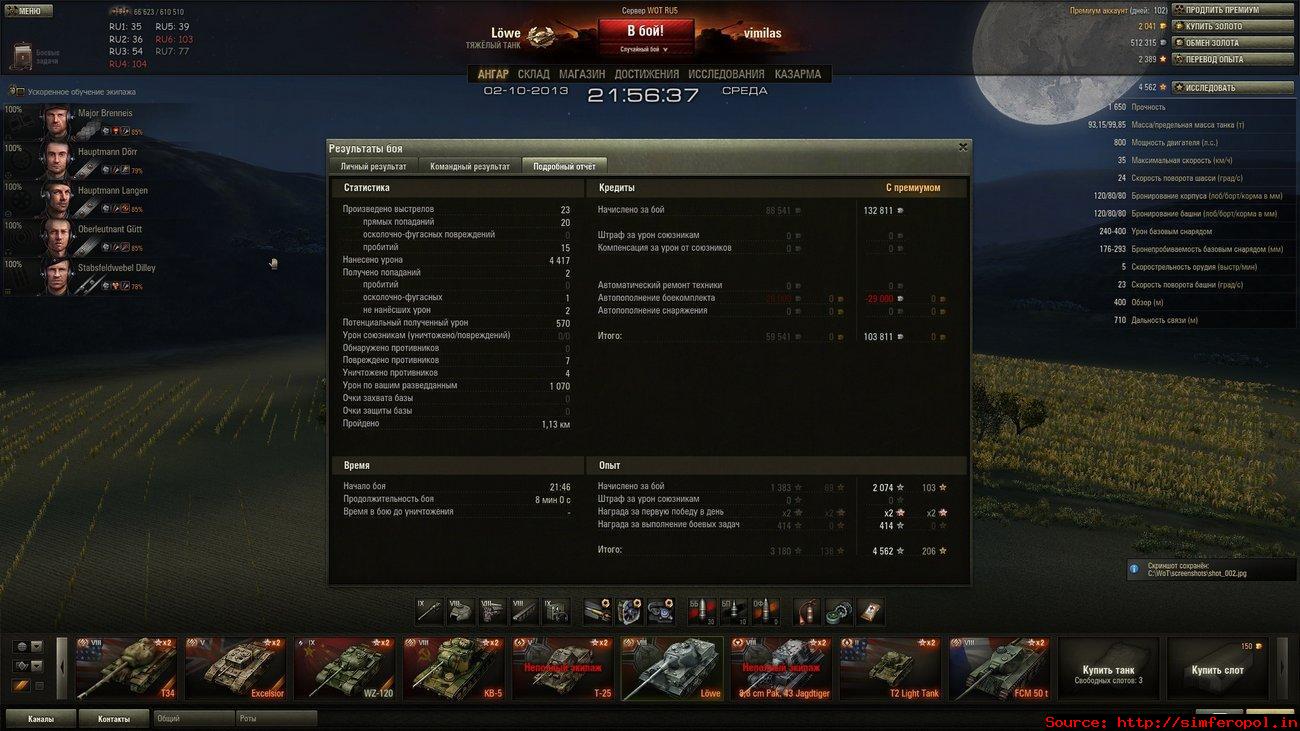Open the Командный результат tab
Viewport: 1300px width, 731px height.
click(469, 166)
